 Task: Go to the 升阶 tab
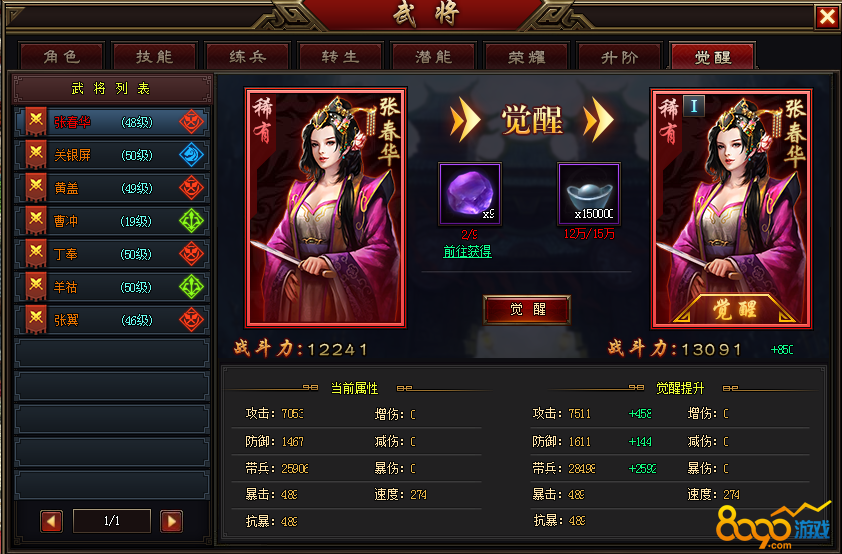(x=619, y=57)
